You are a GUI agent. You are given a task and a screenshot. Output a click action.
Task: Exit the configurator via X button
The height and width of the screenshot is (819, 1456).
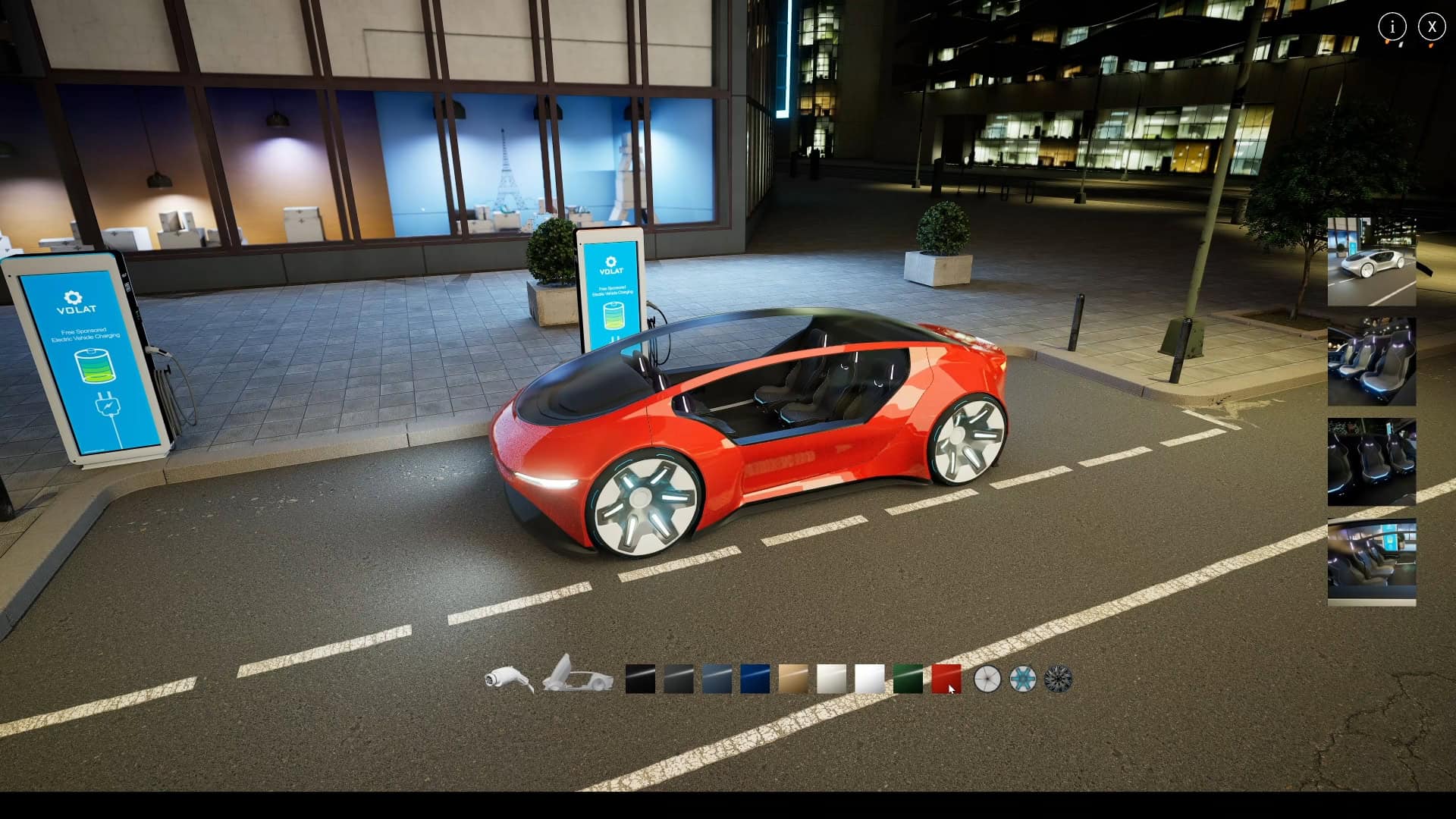pos(1432,27)
